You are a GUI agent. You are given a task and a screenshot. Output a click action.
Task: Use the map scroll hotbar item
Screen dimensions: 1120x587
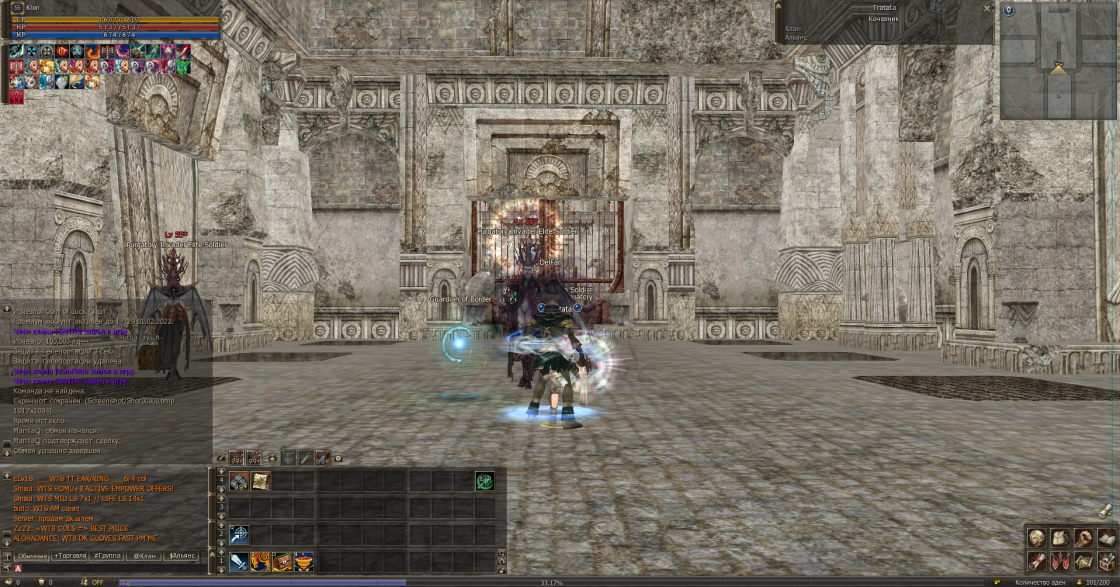pyautogui.click(x=260, y=481)
